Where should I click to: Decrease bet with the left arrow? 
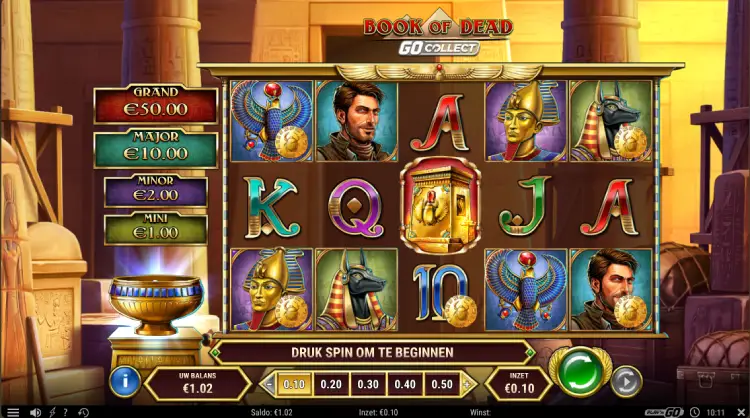click(267, 384)
